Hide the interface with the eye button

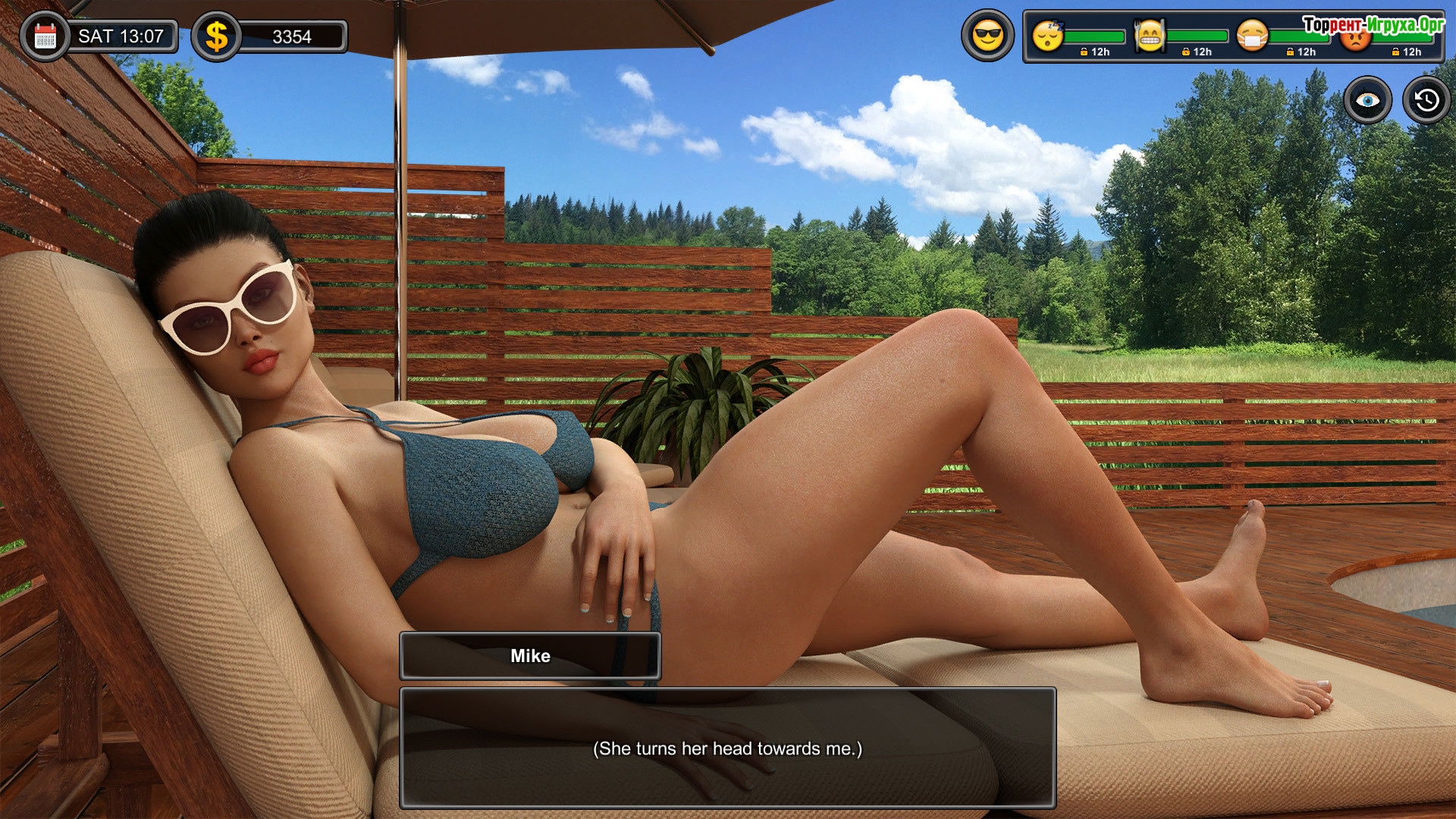[x=1367, y=100]
